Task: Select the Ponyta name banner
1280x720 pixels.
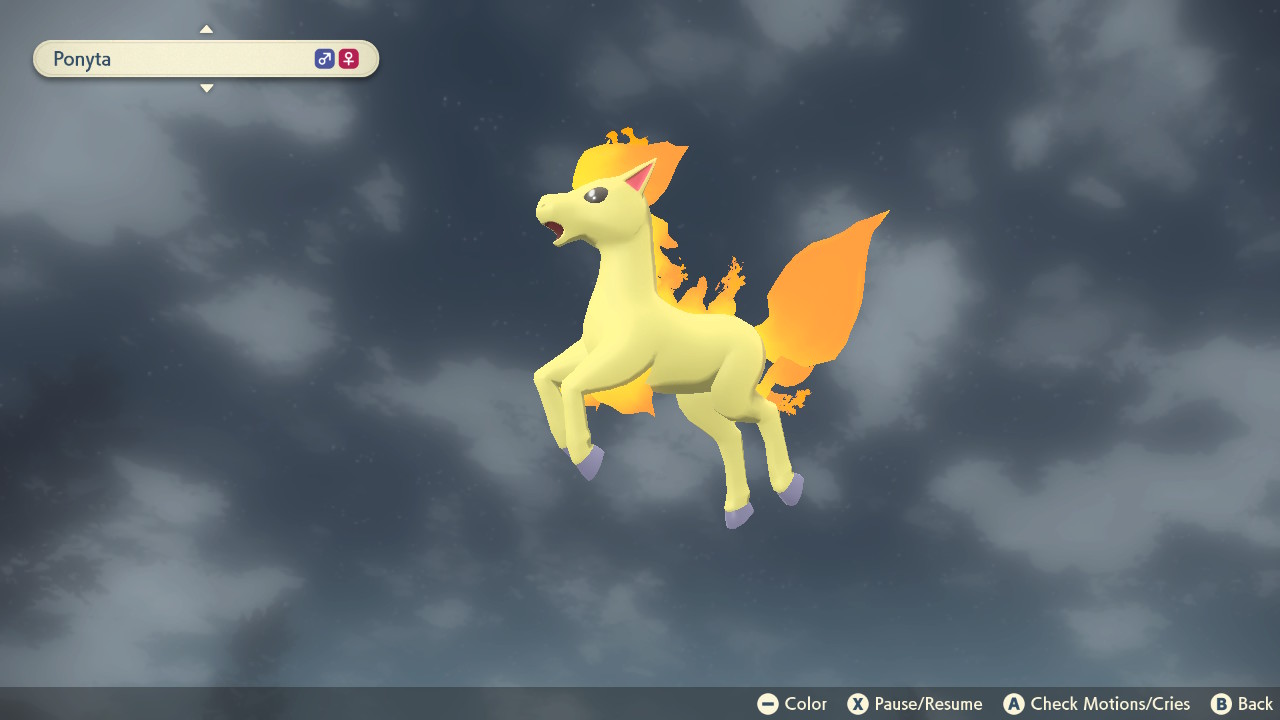Action: [x=205, y=58]
